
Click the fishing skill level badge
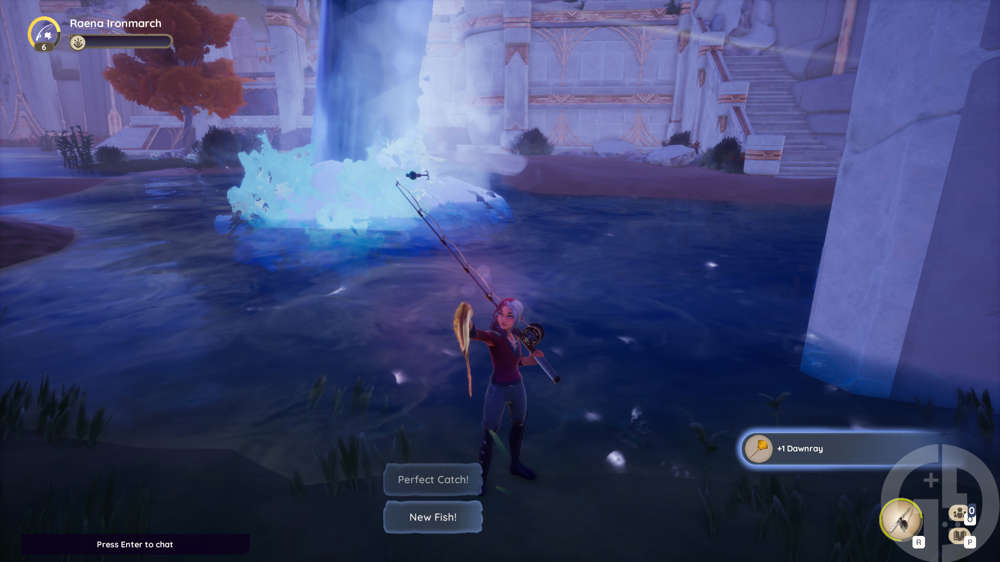pyautogui.click(x=44, y=34)
